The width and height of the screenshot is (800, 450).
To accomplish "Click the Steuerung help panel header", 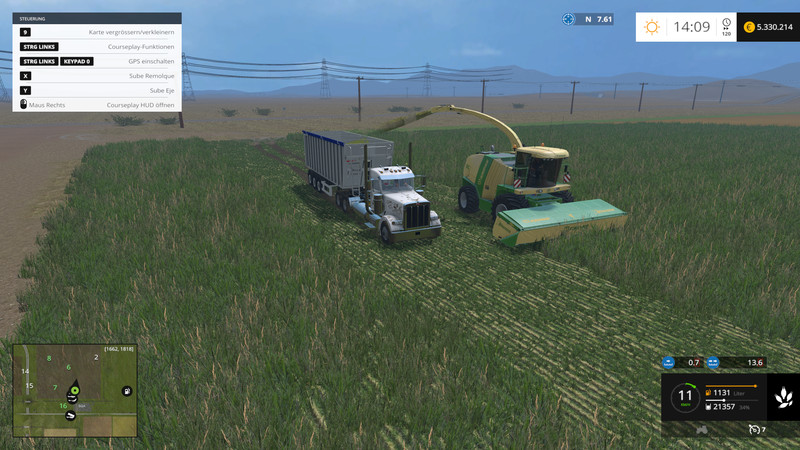I will click(97, 18).
